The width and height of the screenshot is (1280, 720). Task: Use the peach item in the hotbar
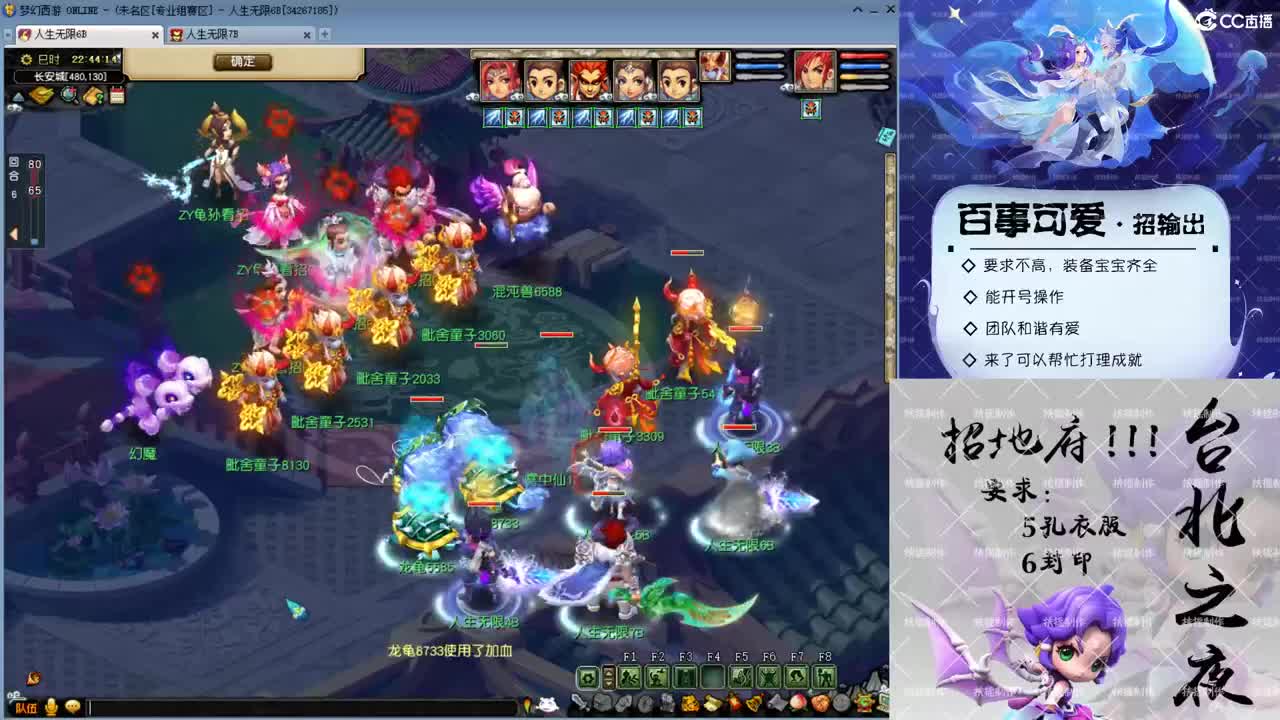tap(798, 703)
